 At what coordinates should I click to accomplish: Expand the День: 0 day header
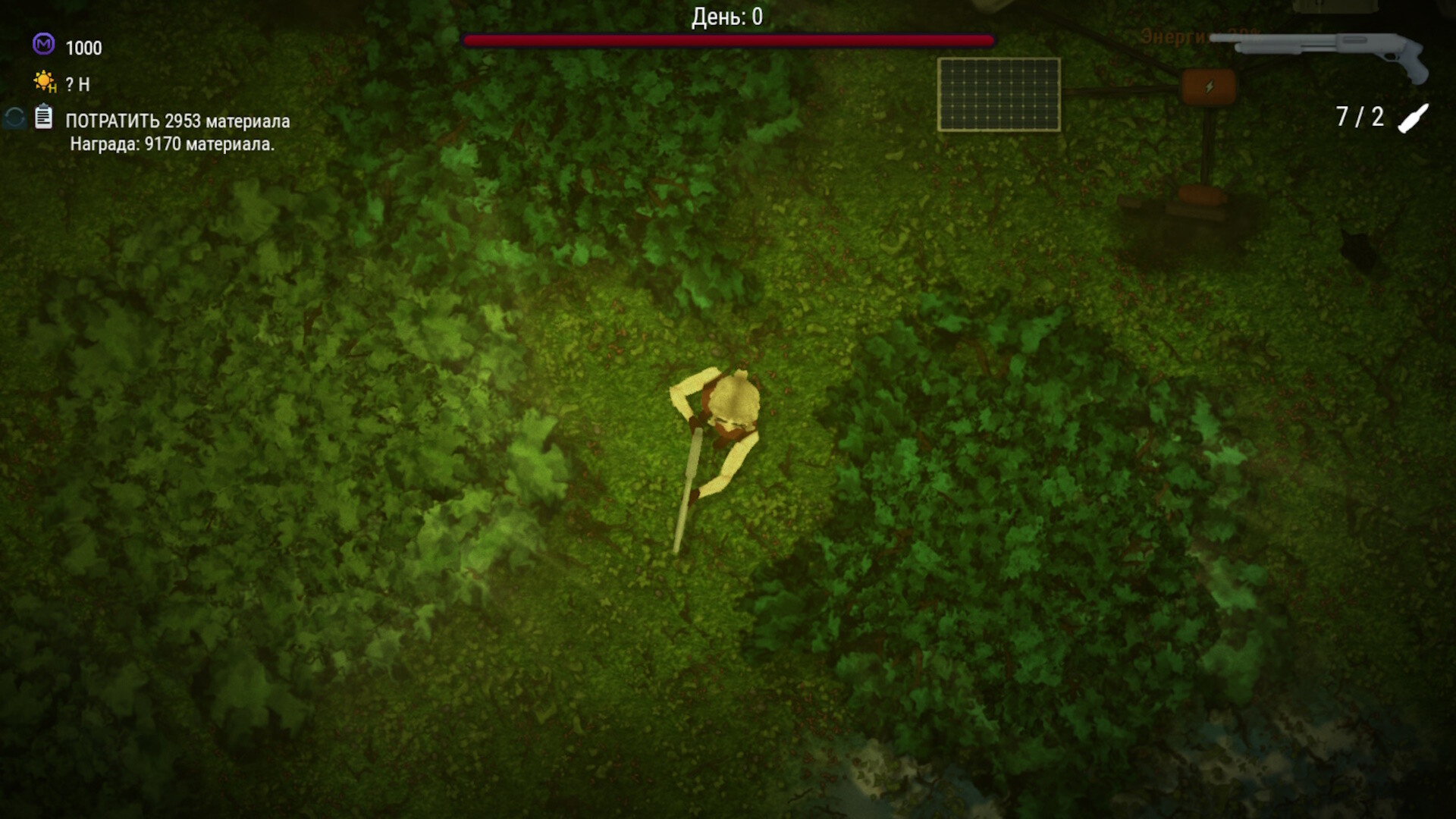pos(726,16)
